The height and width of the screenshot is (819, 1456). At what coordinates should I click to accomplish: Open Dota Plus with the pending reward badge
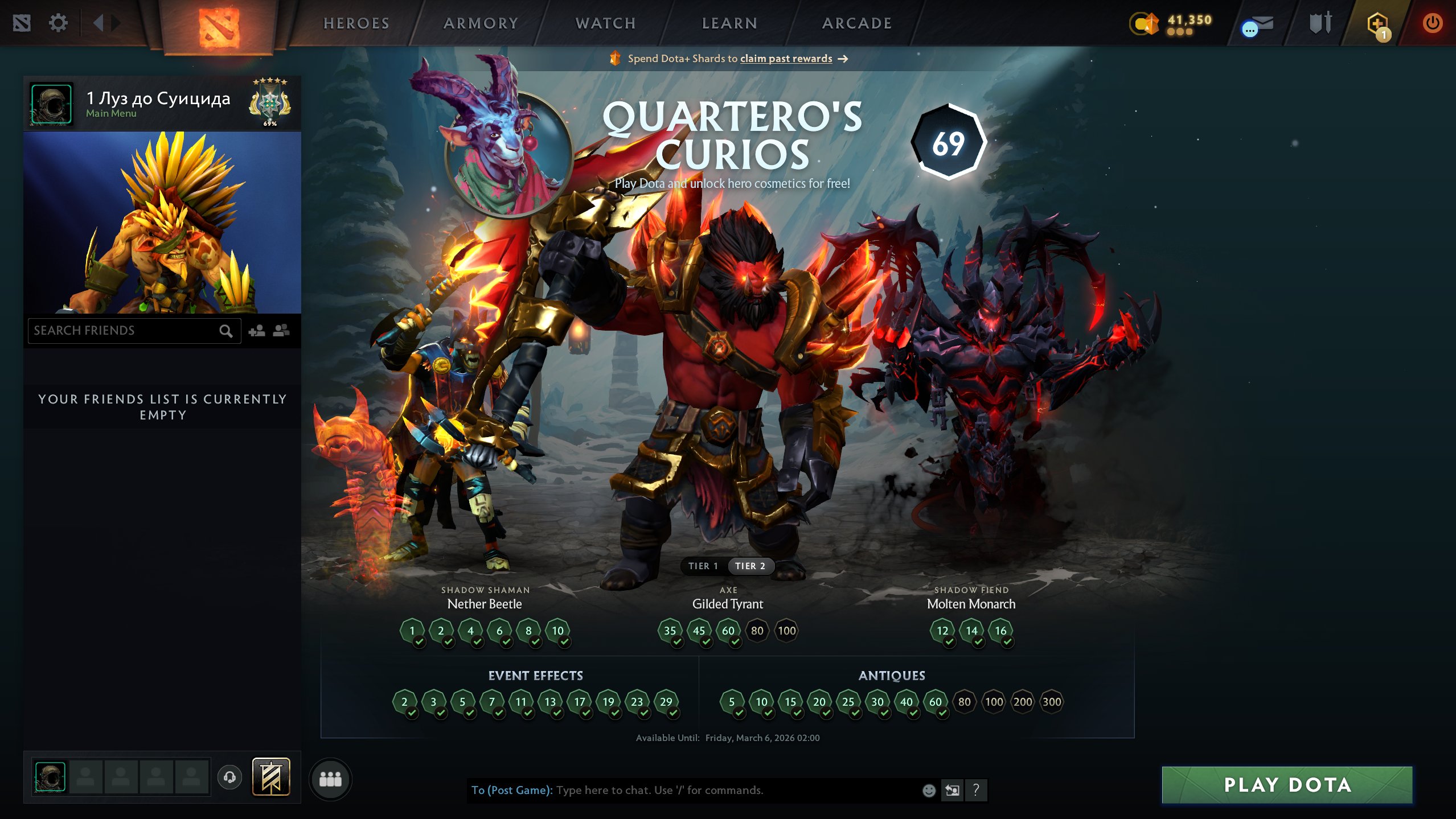tap(1376, 23)
